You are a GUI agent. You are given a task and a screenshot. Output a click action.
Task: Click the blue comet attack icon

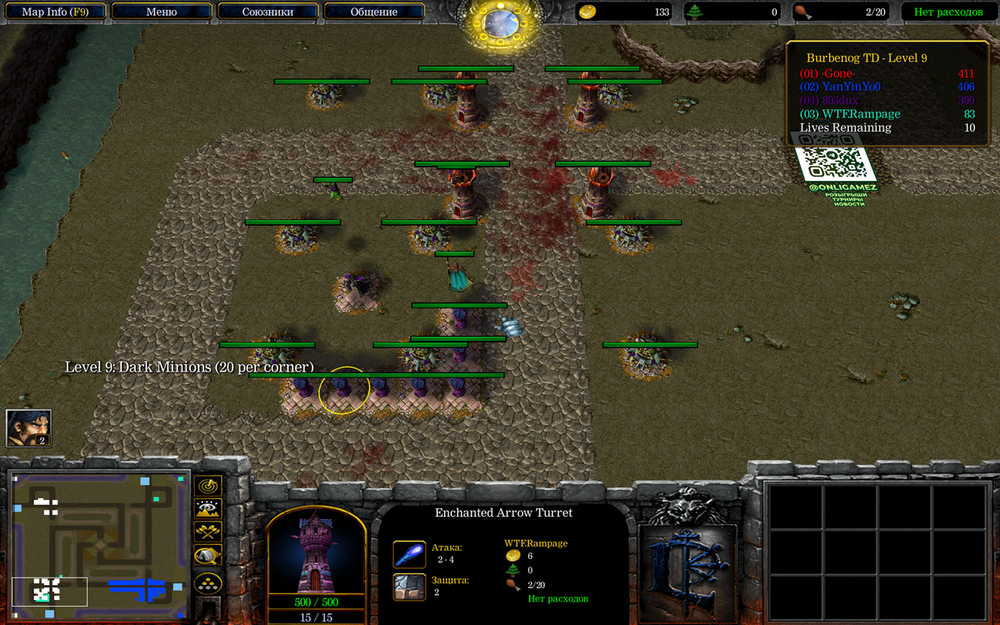pos(408,554)
